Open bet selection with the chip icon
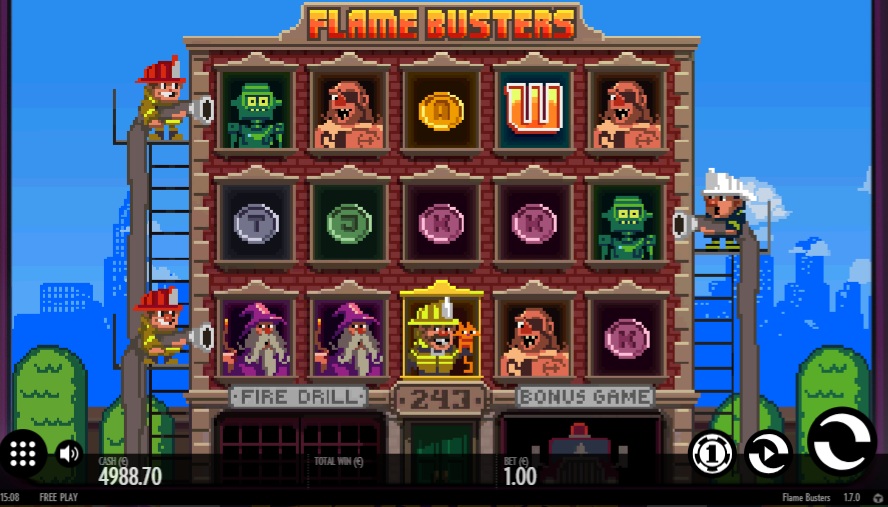Viewport: 888px width, 507px height. [x=712, y=453]
